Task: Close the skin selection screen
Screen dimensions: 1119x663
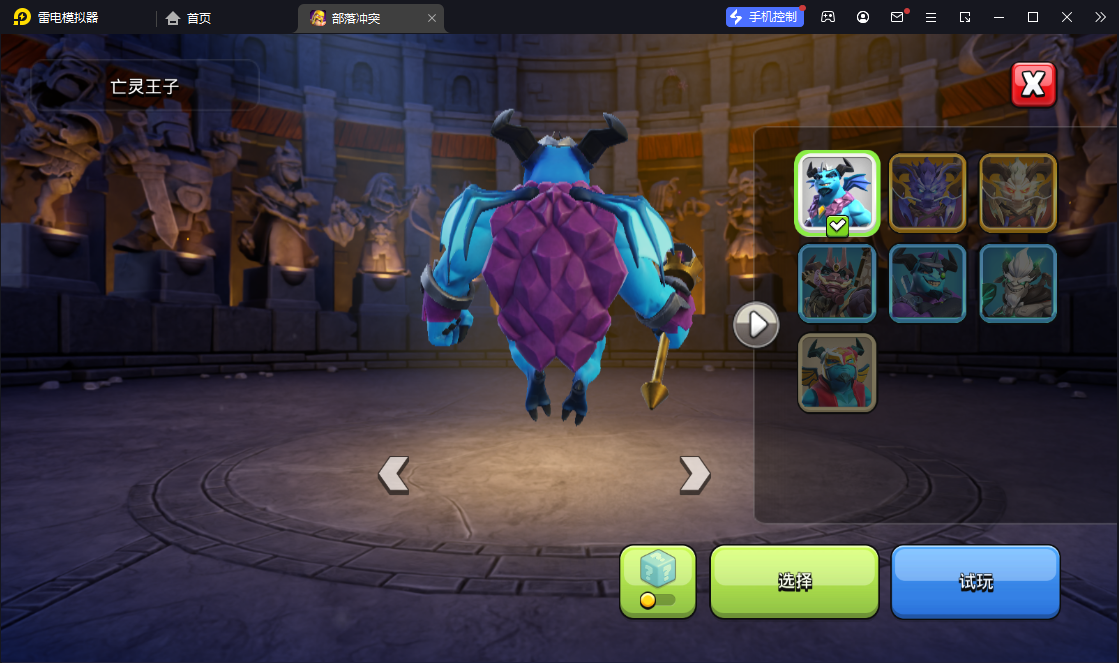Action: tap(1033, 85)
